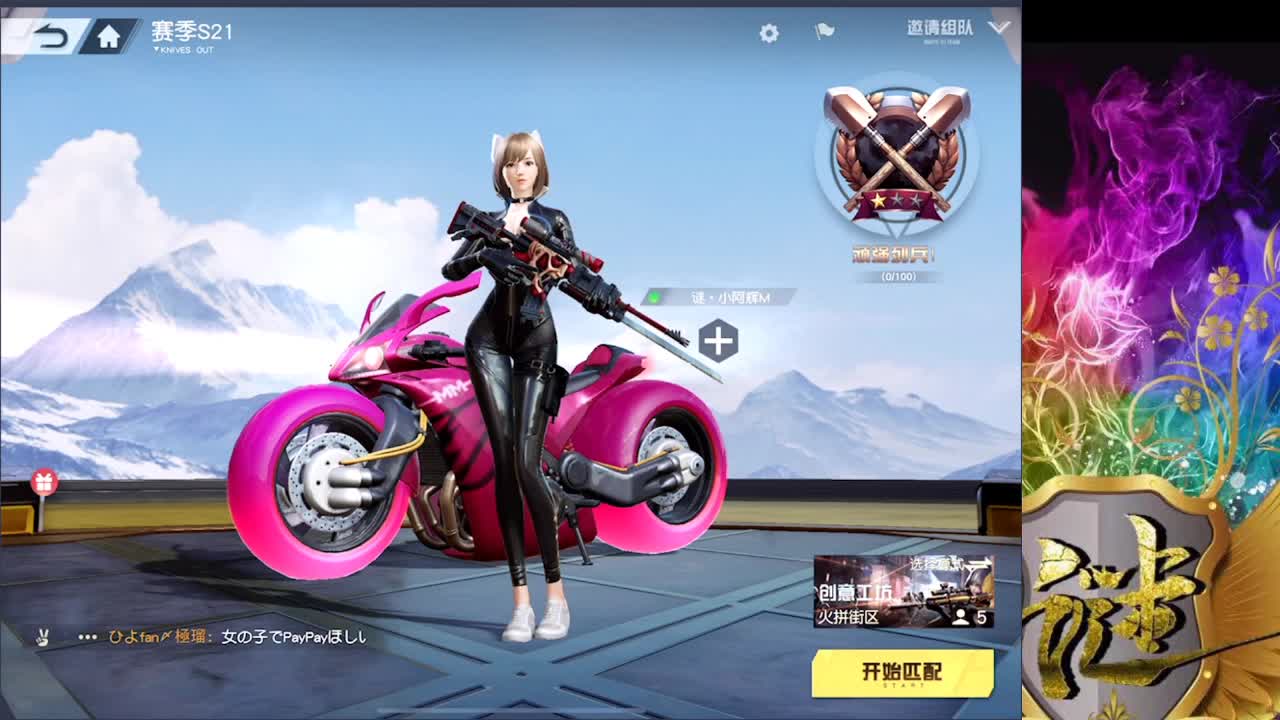Click the victory hand emote icon

42,636
